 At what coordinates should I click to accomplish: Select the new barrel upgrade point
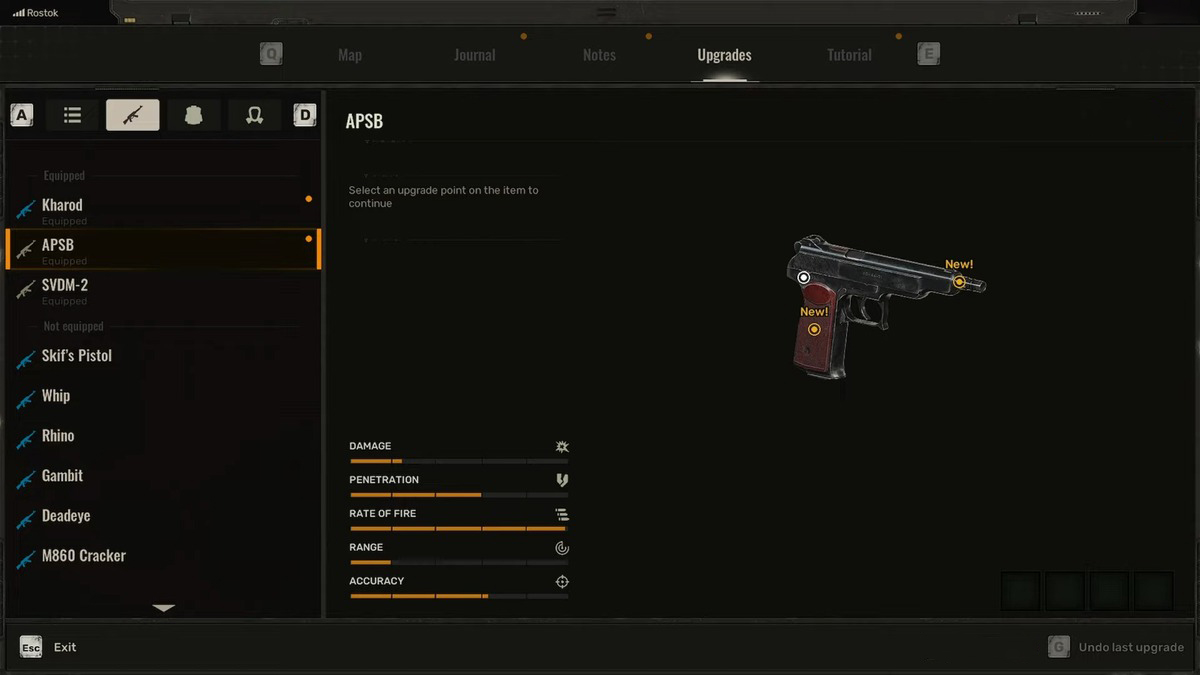(x=959, y=282)
